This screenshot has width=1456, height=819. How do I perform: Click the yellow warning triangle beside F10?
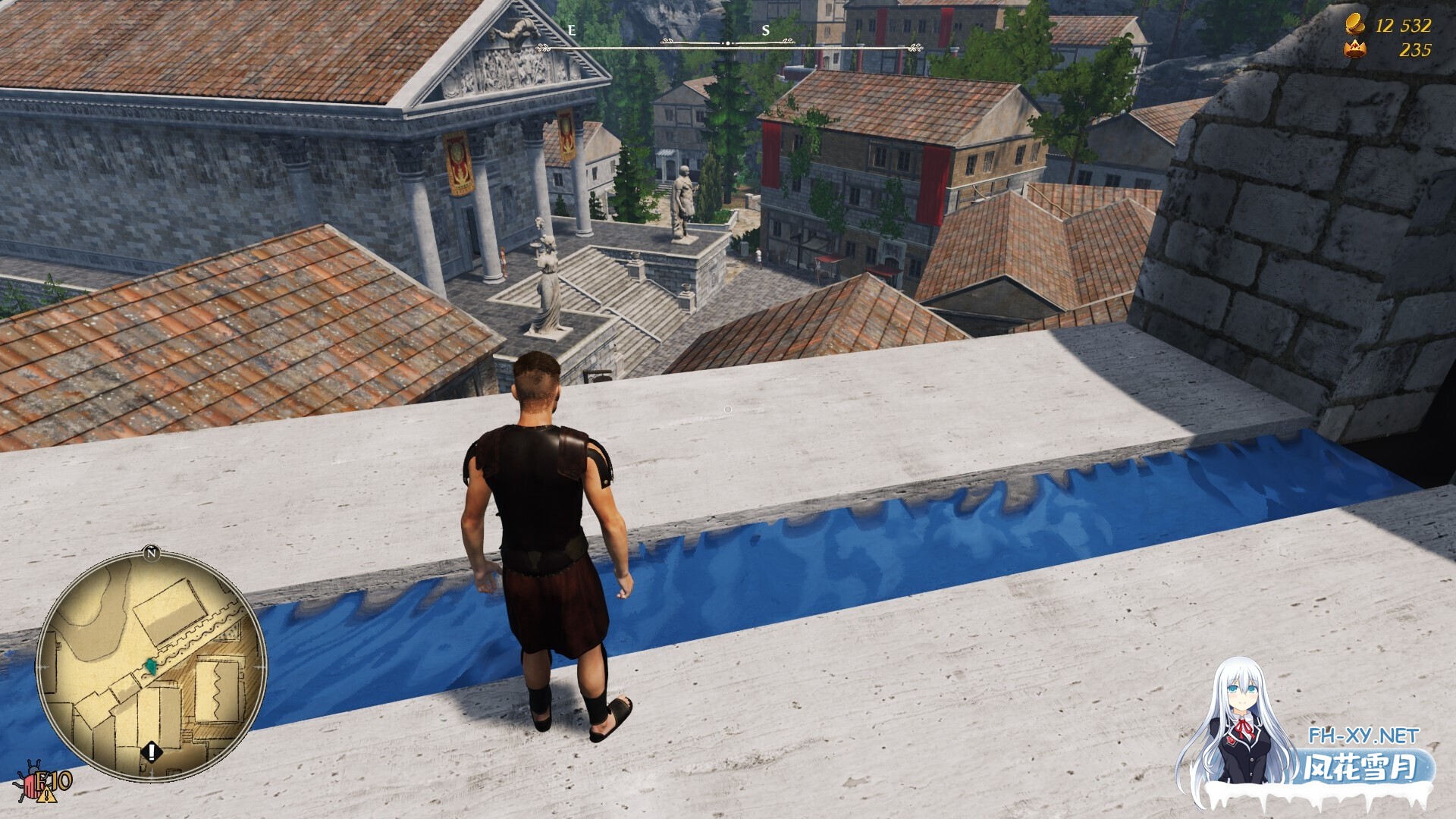click(x=46, y=795)
